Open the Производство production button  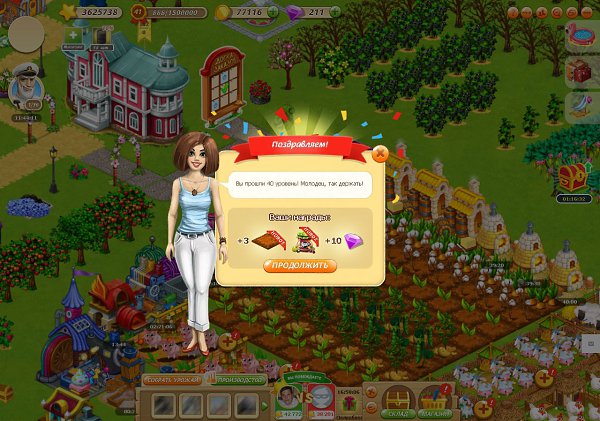[240, 380]
